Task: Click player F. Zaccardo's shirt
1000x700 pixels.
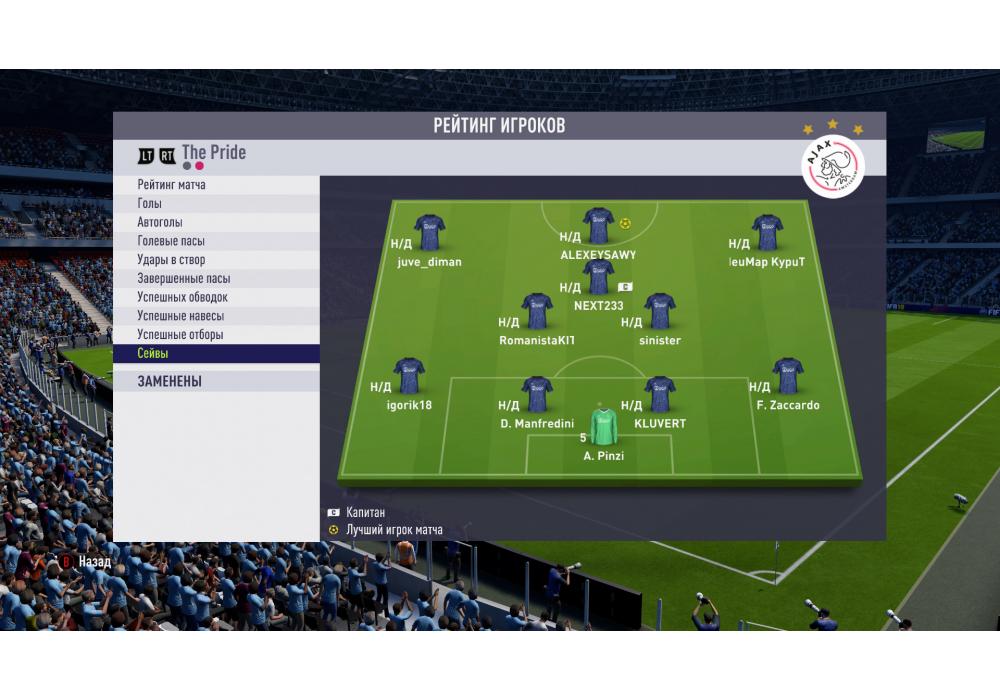Action: (787, 376)
